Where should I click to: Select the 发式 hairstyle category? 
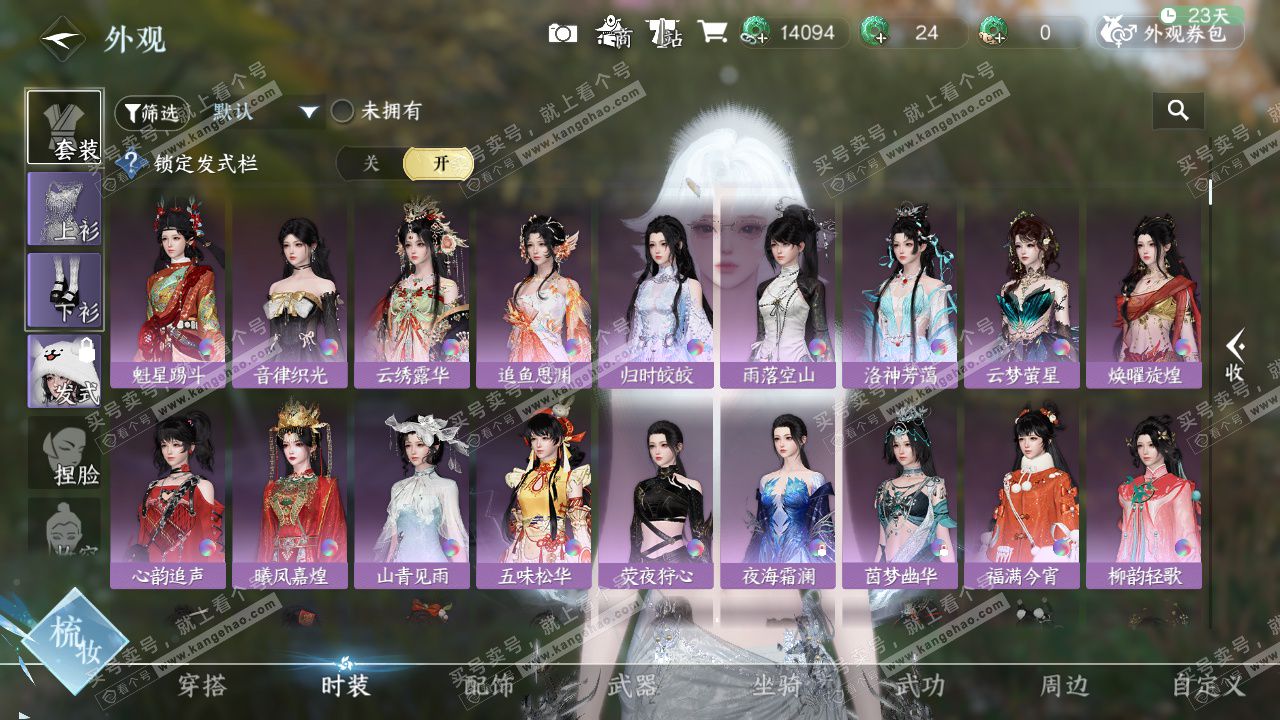click(x=64, y=372)
